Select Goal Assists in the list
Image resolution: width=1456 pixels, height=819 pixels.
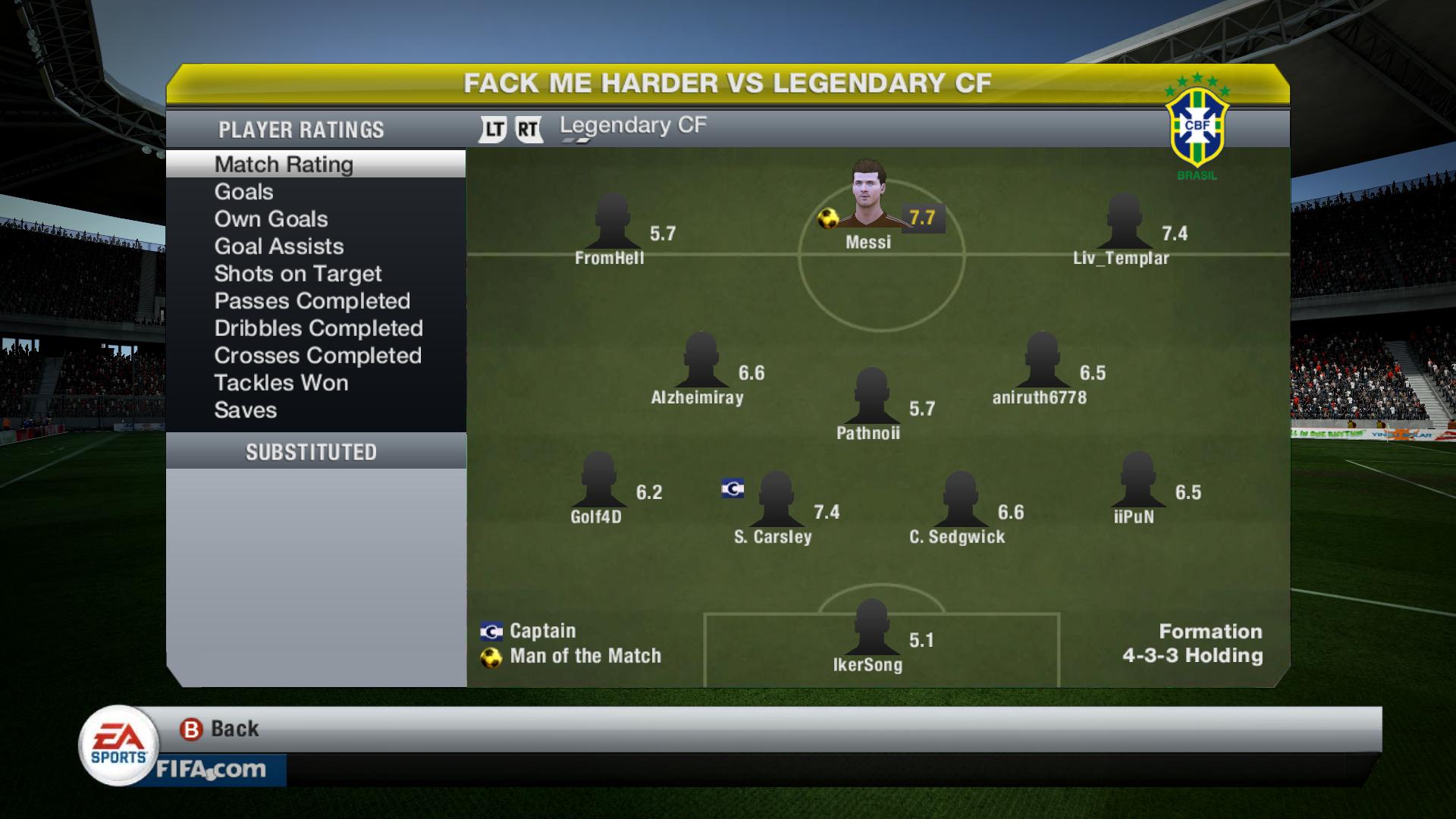pos(278,246)
